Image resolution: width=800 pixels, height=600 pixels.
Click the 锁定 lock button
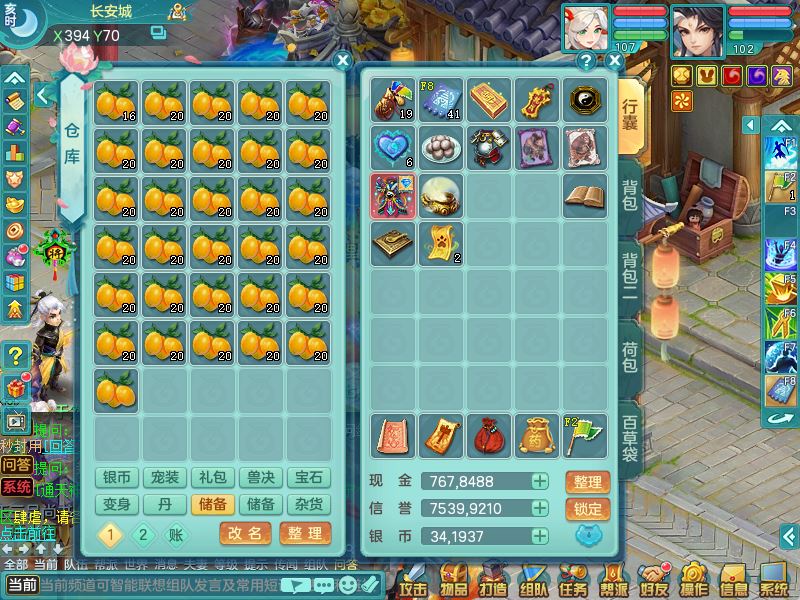588,508
